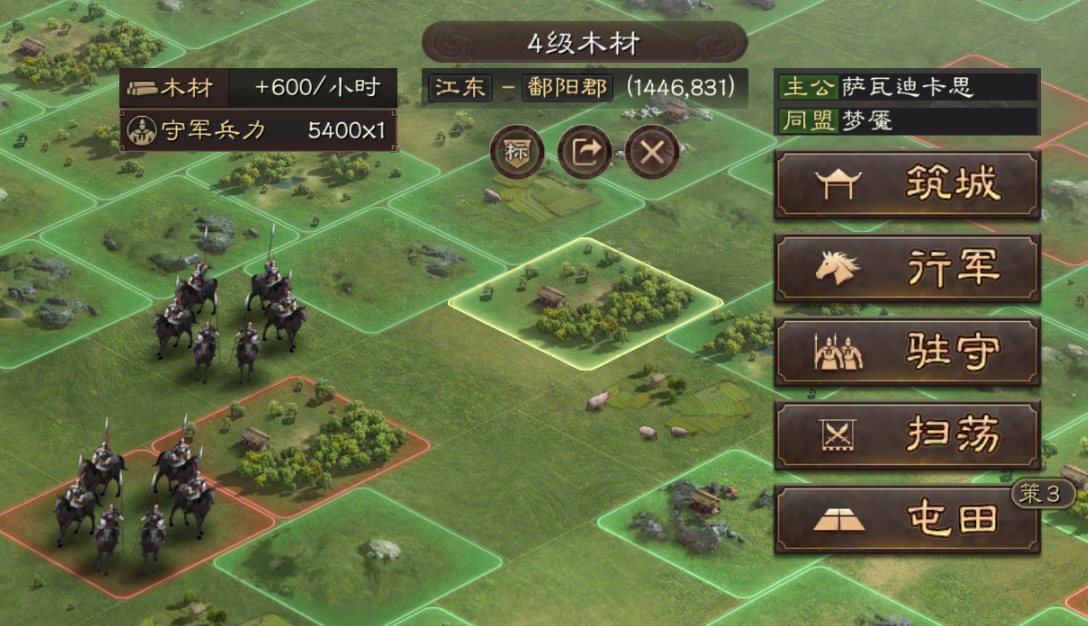
Task: Open the 屯田 farming option
Action: [907, 519]
